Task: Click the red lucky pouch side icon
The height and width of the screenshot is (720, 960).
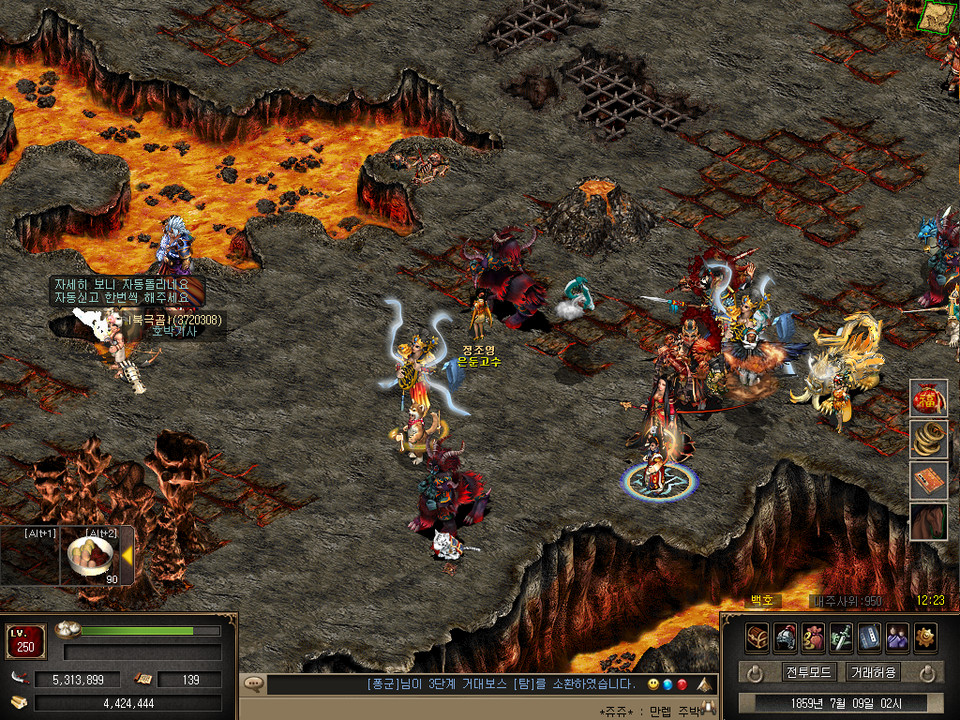Action: coord(928,399)
